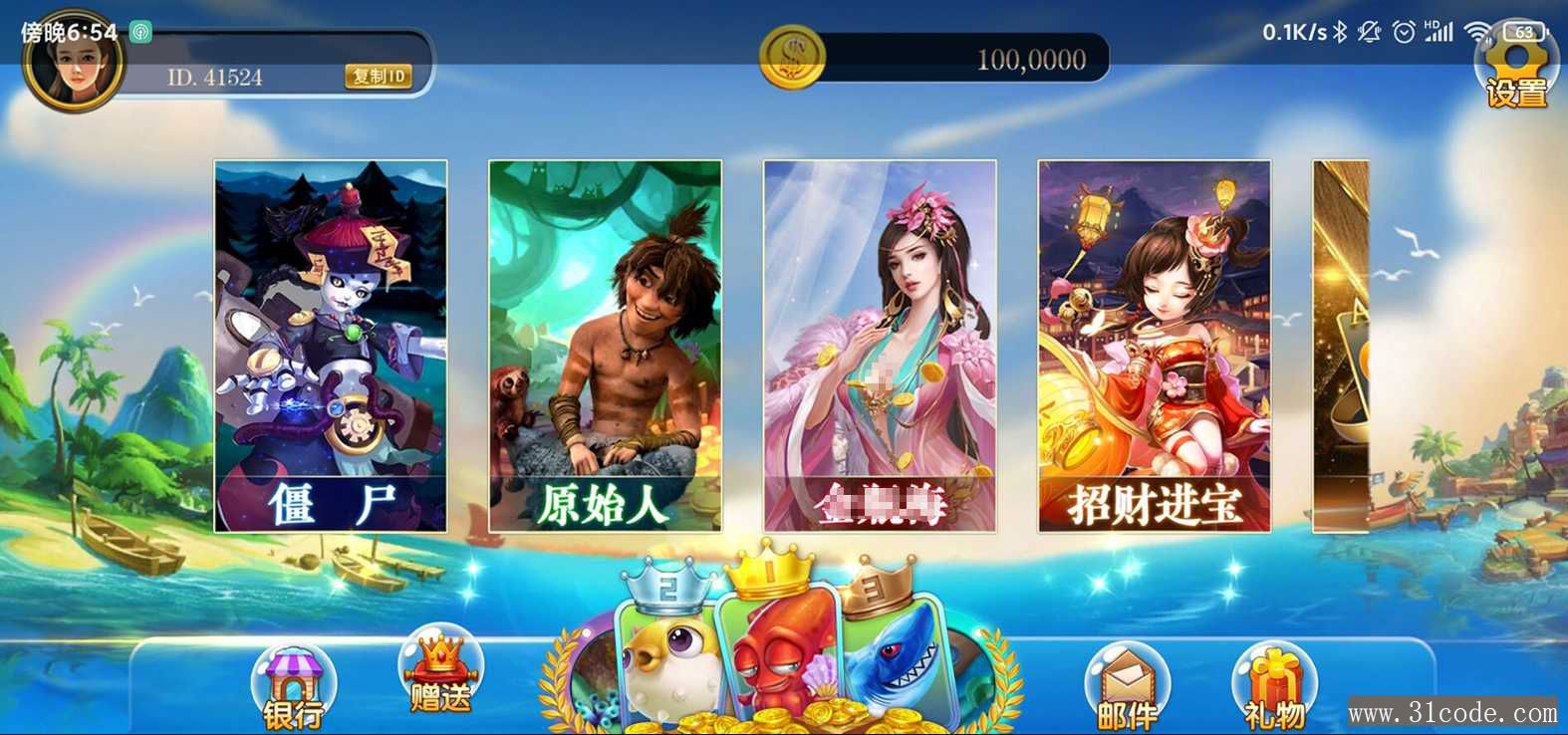Click the 复制ID copy button
Viewport: 1568px width, 735px height.
(379, 77)
